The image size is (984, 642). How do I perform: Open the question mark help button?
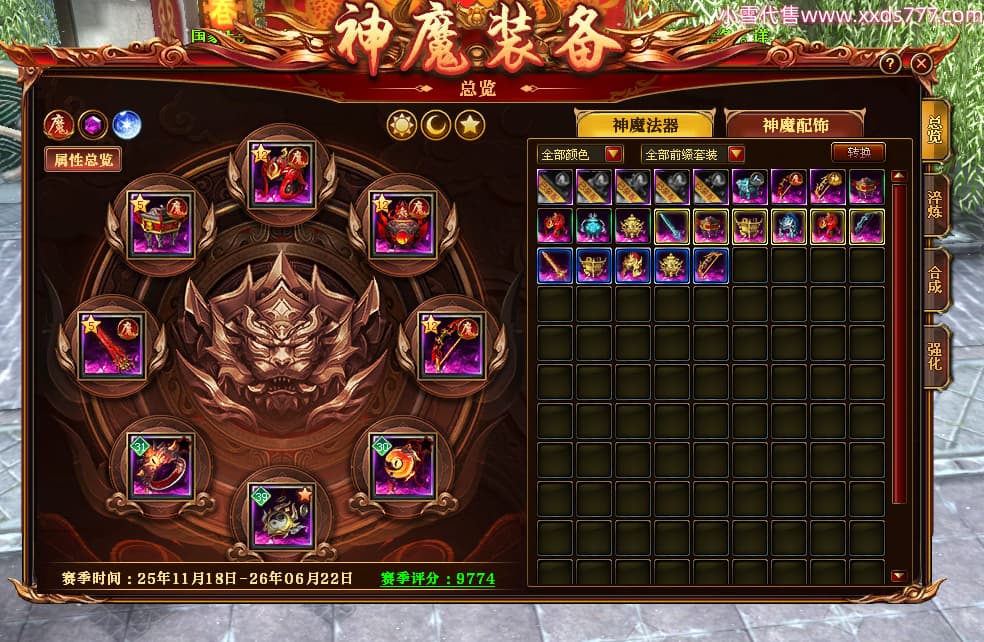point(890,63)
